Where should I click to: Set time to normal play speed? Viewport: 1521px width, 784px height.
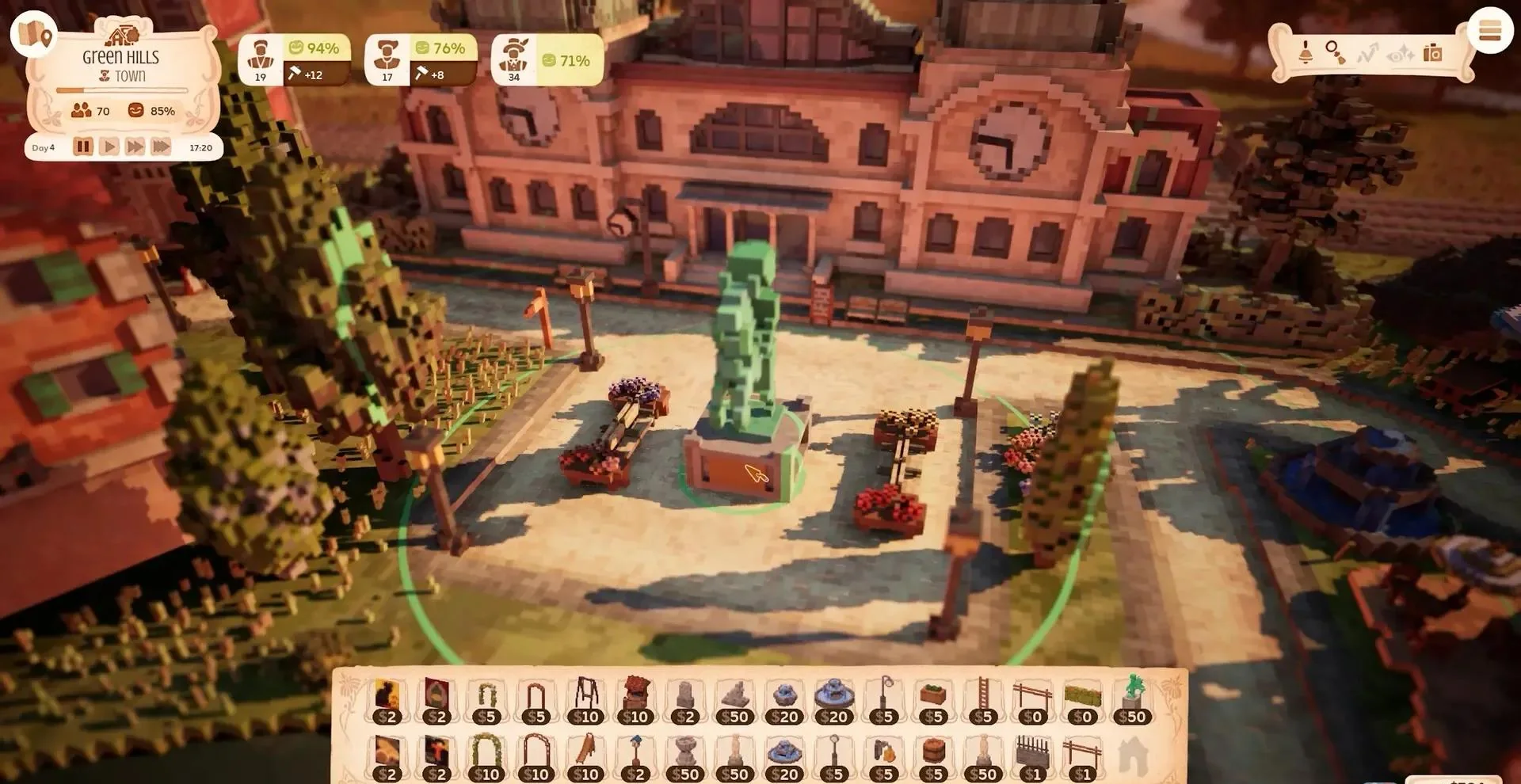tap(109, 147)
